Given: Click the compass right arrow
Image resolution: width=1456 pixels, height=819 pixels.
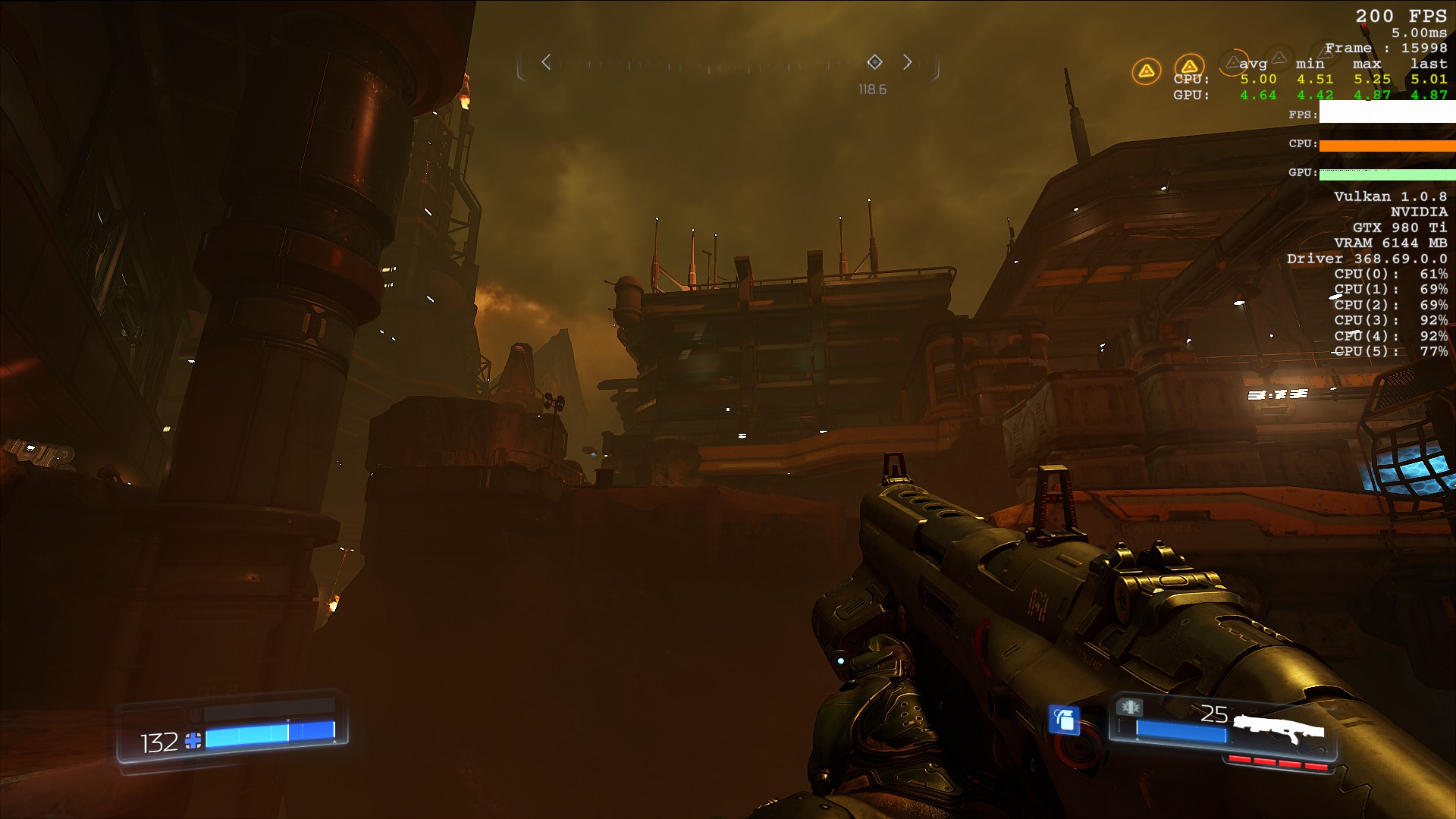Looking at the screenshot, I should [908, 62].
